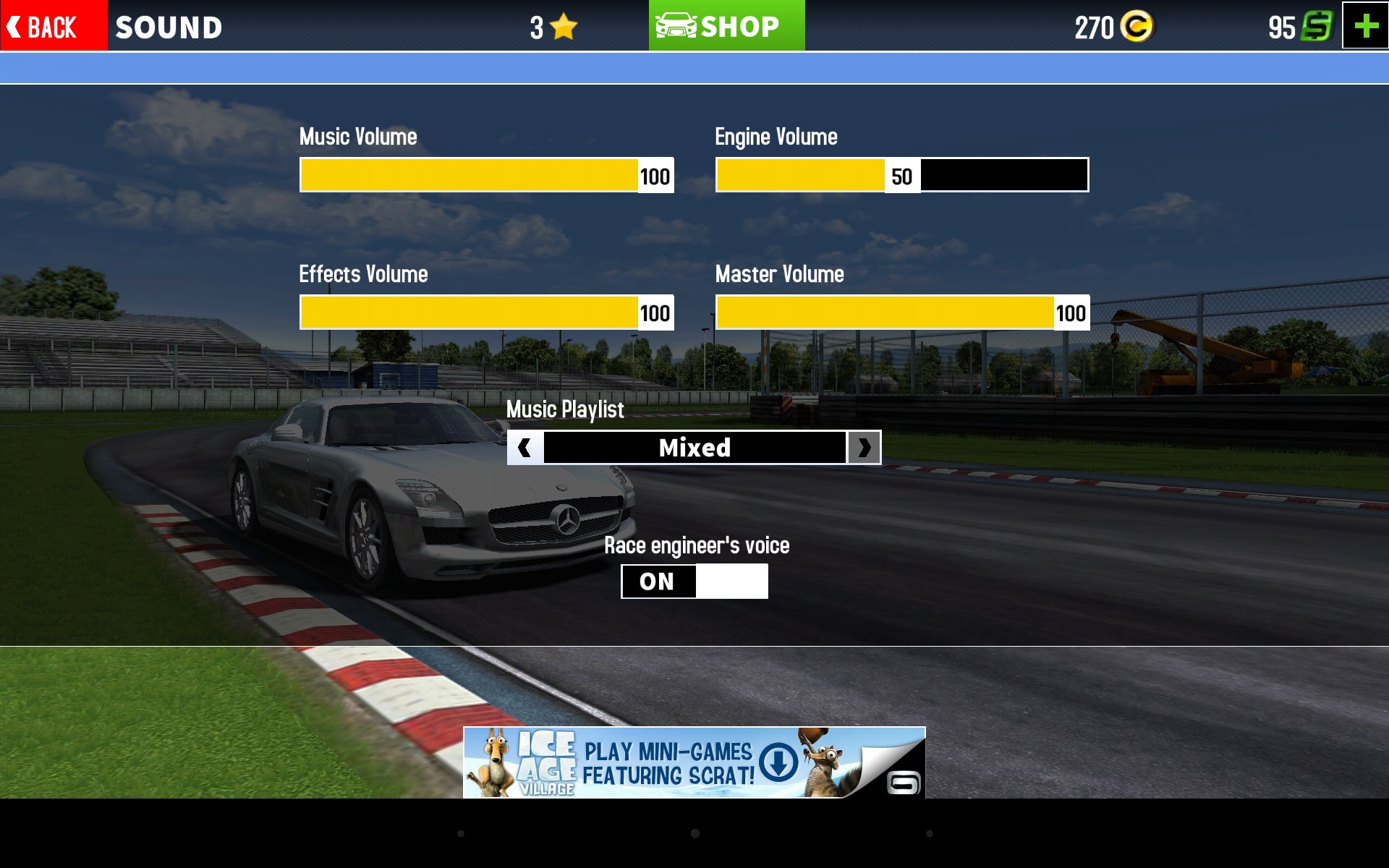Change the Effects Volume slider
1389x868 pixels.
click(486, 312)
